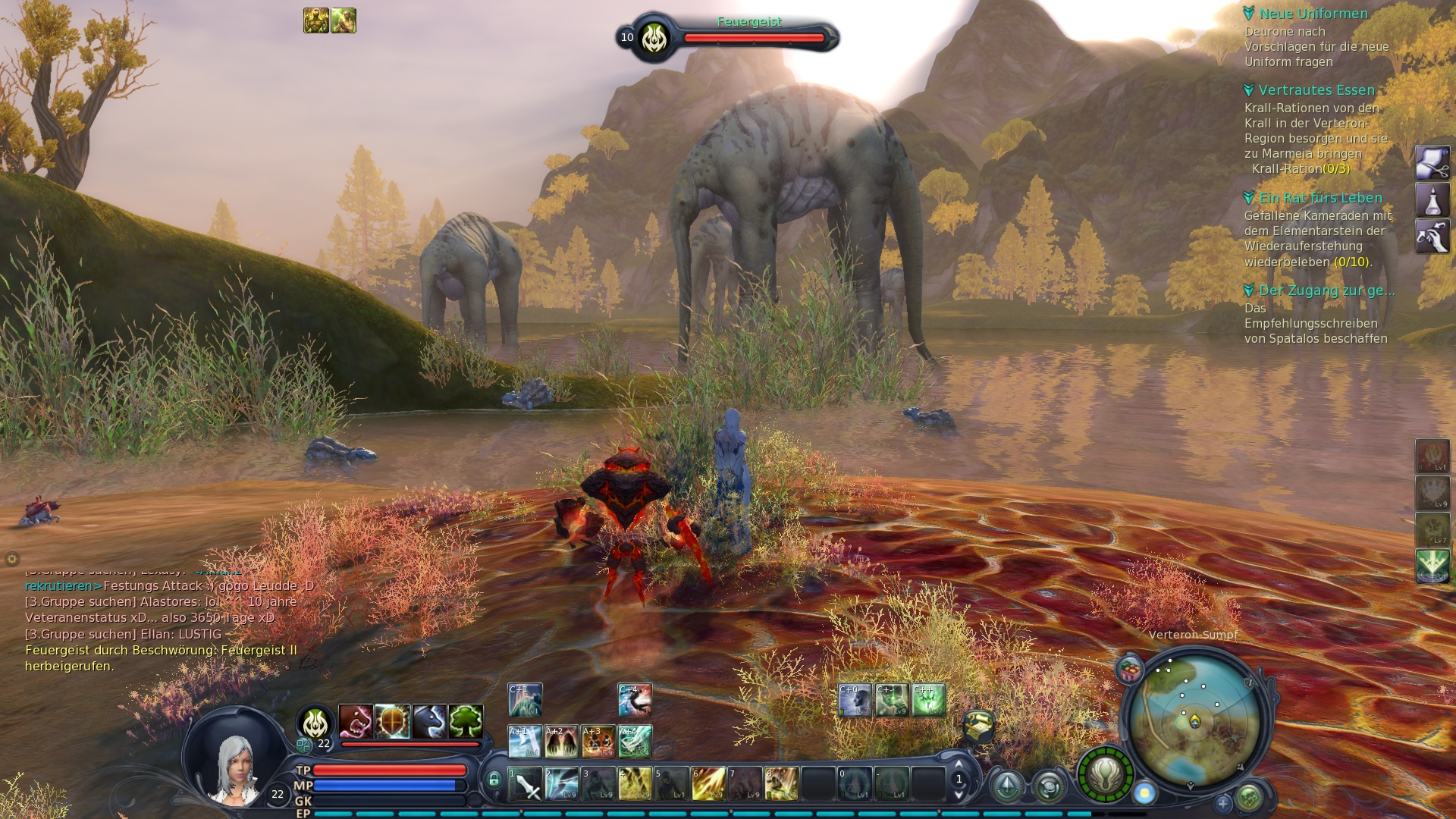
Task: Open the scroll help icon above hotbar
Action: (978, 726)
